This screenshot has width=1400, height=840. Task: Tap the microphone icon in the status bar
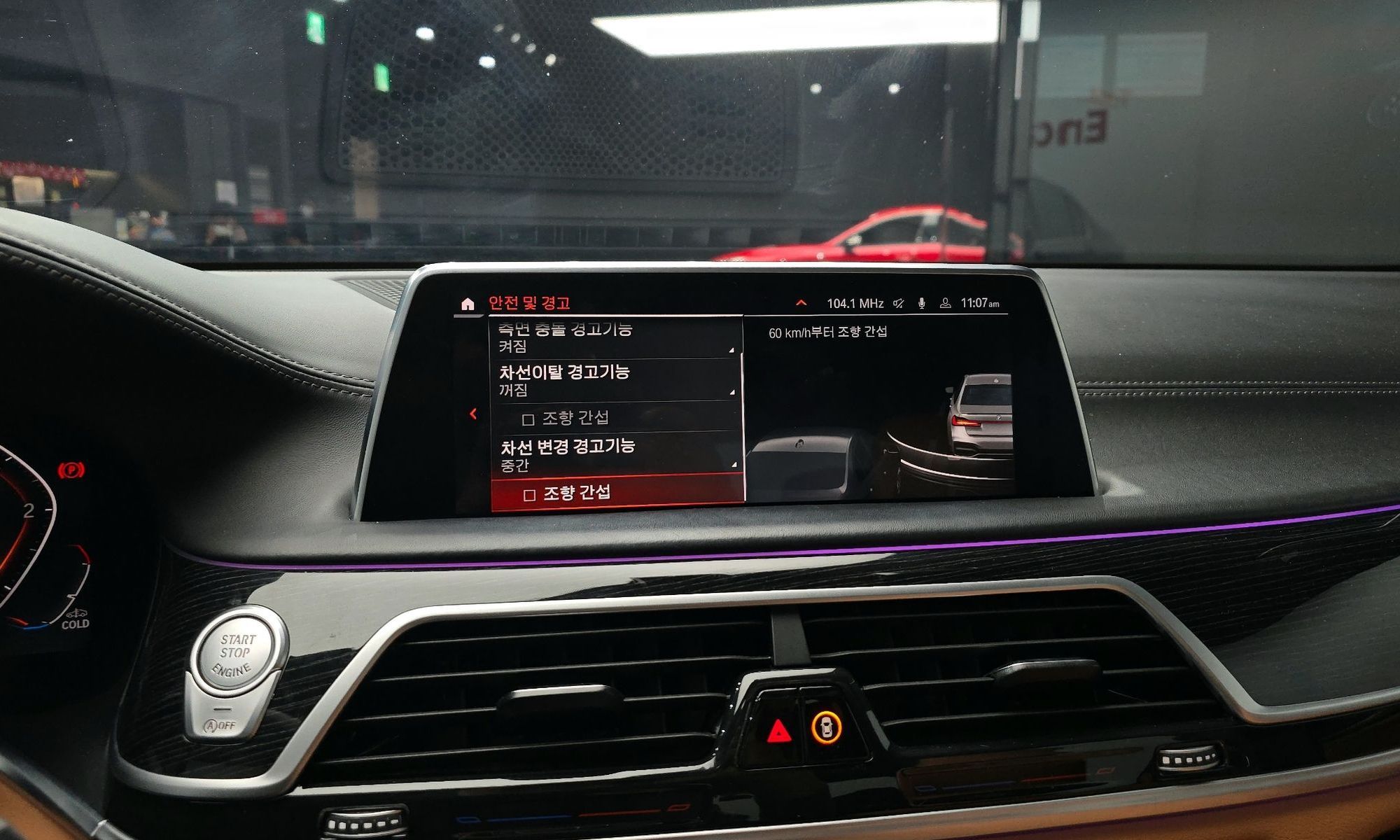922,303
